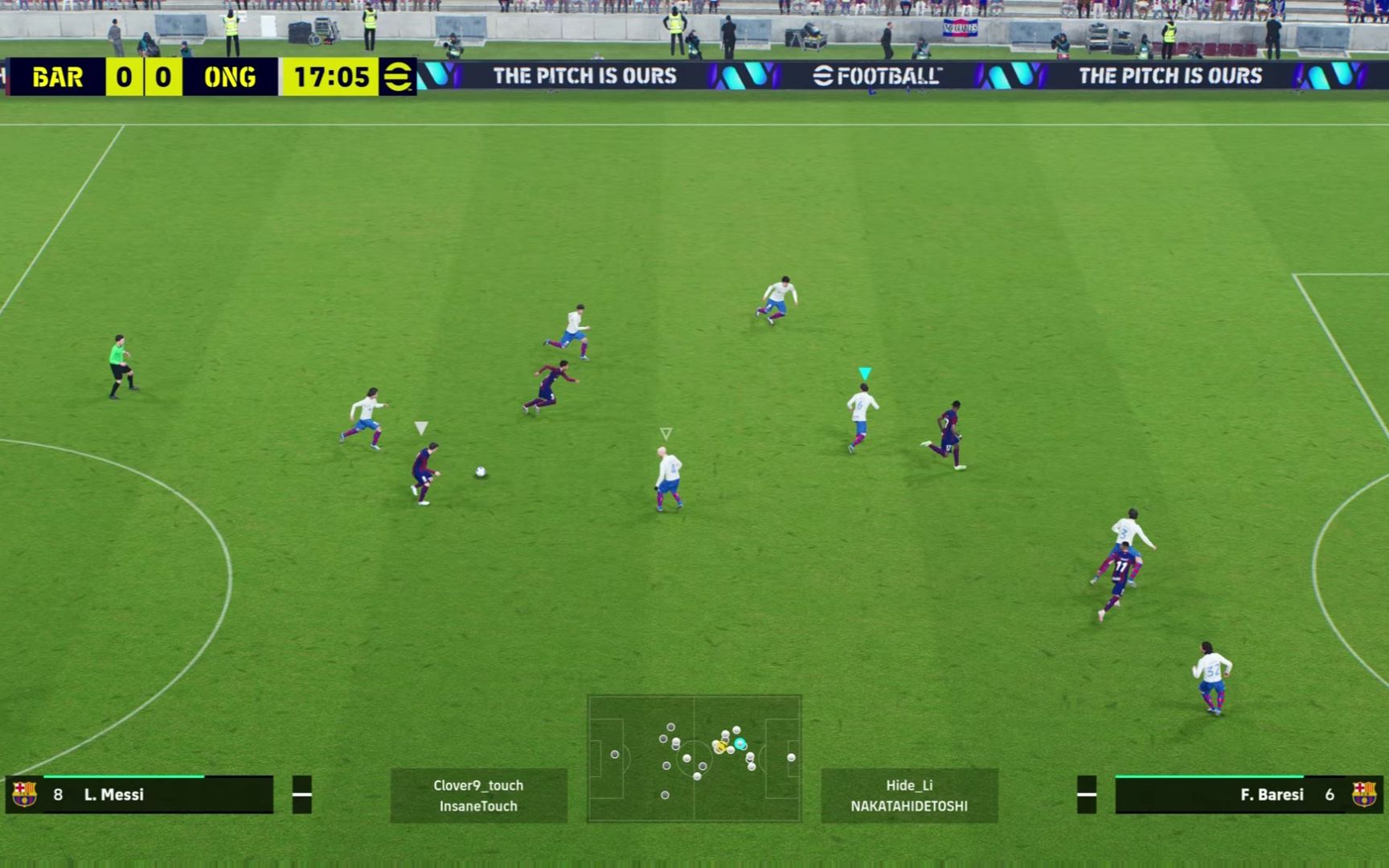The width and height of the screenshot is (1389, 868).
Task: Click the pitch radar minimap
Action: coord(694,758)
